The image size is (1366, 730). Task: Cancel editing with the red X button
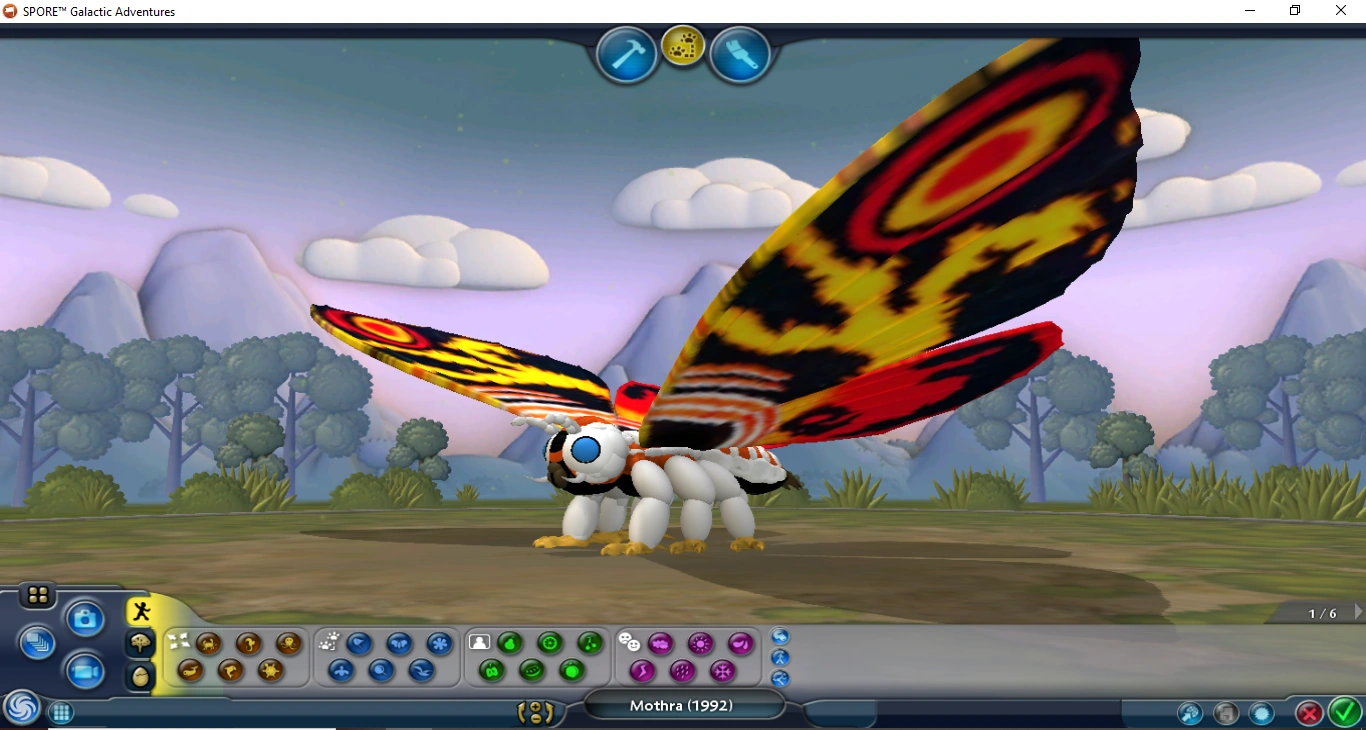pyautogui.click(x=1309, y=713)
